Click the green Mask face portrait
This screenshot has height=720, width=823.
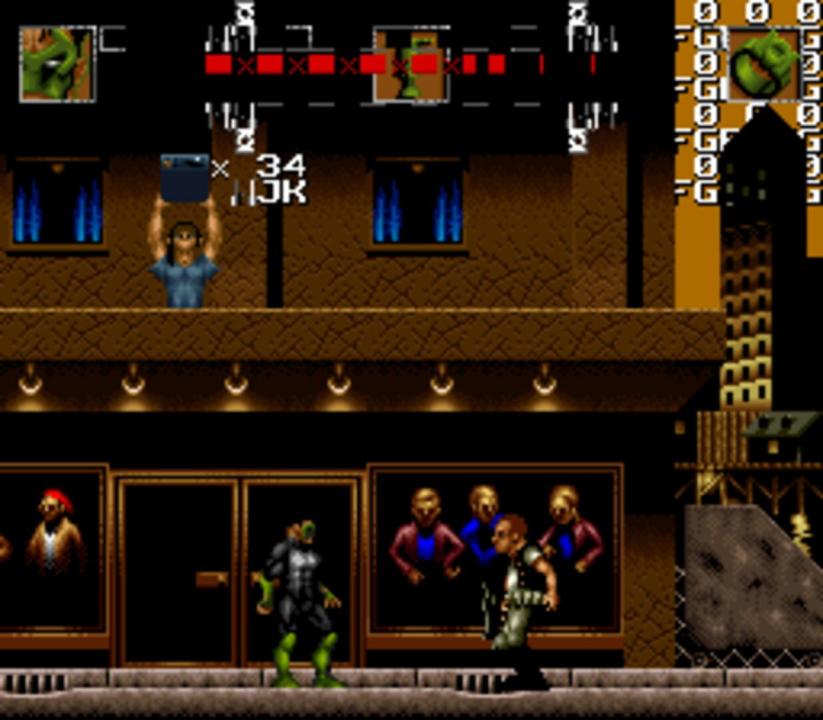[57, 64]
